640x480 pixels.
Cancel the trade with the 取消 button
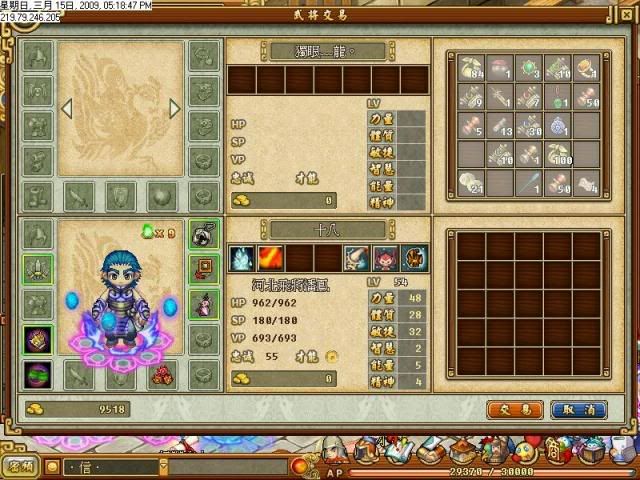[x=578, y=409]
